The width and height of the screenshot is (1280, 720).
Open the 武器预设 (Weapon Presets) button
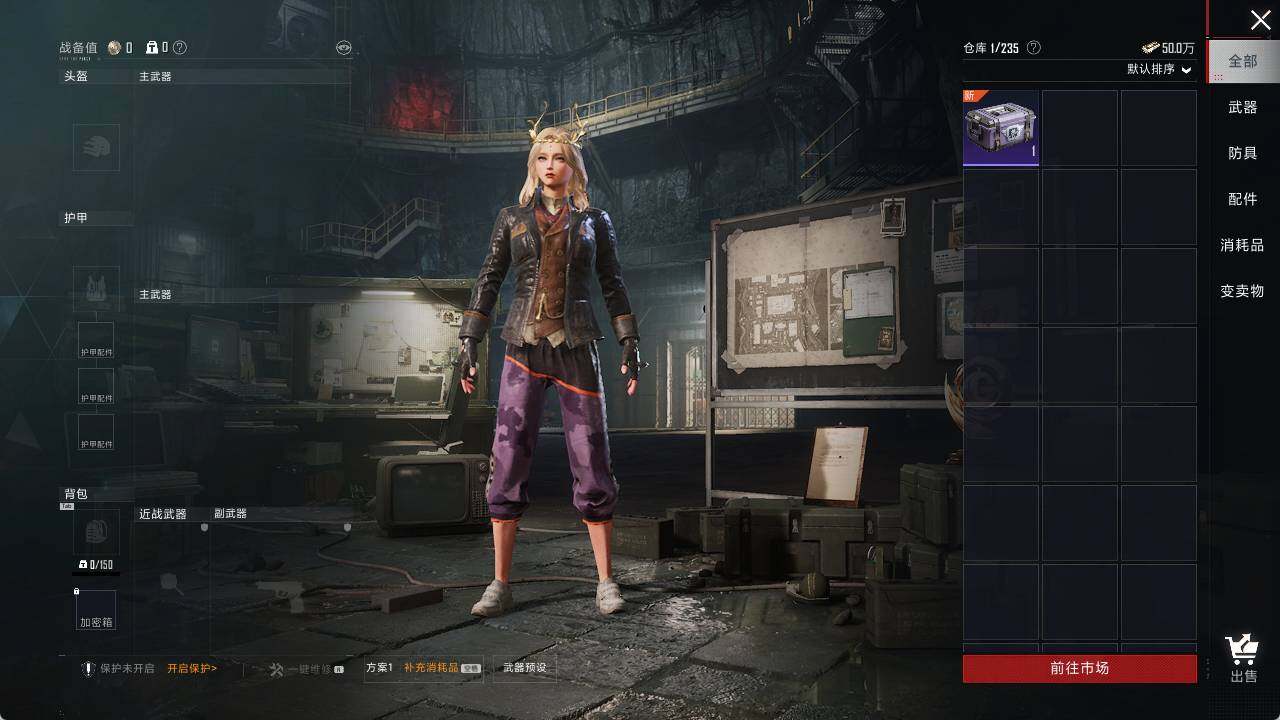point(525,668)
